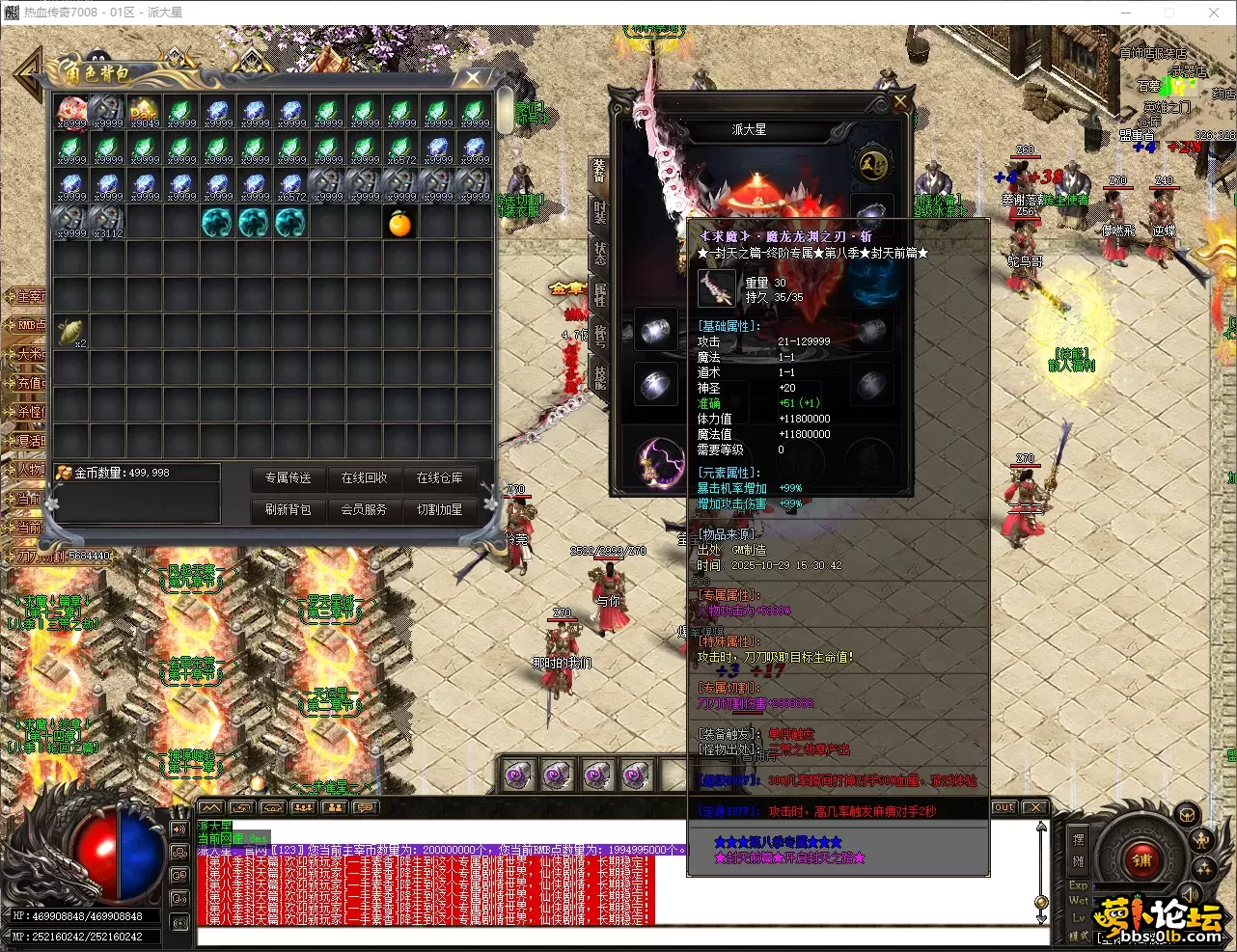1237x952 pixels.
Task: Select the Pair item stack x9049
Action: (144, 112)
